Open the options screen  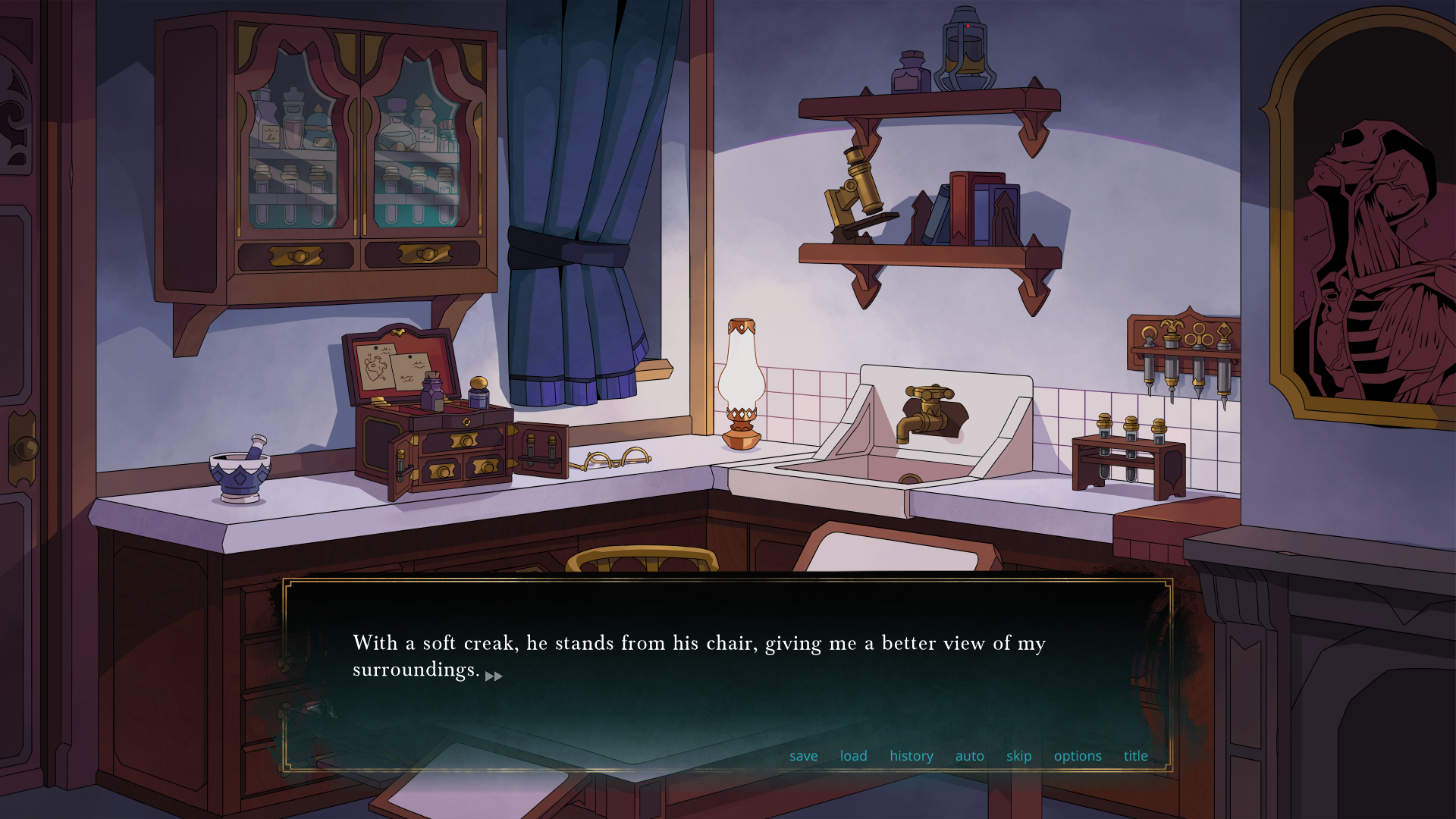click(x=1077, y=756)
